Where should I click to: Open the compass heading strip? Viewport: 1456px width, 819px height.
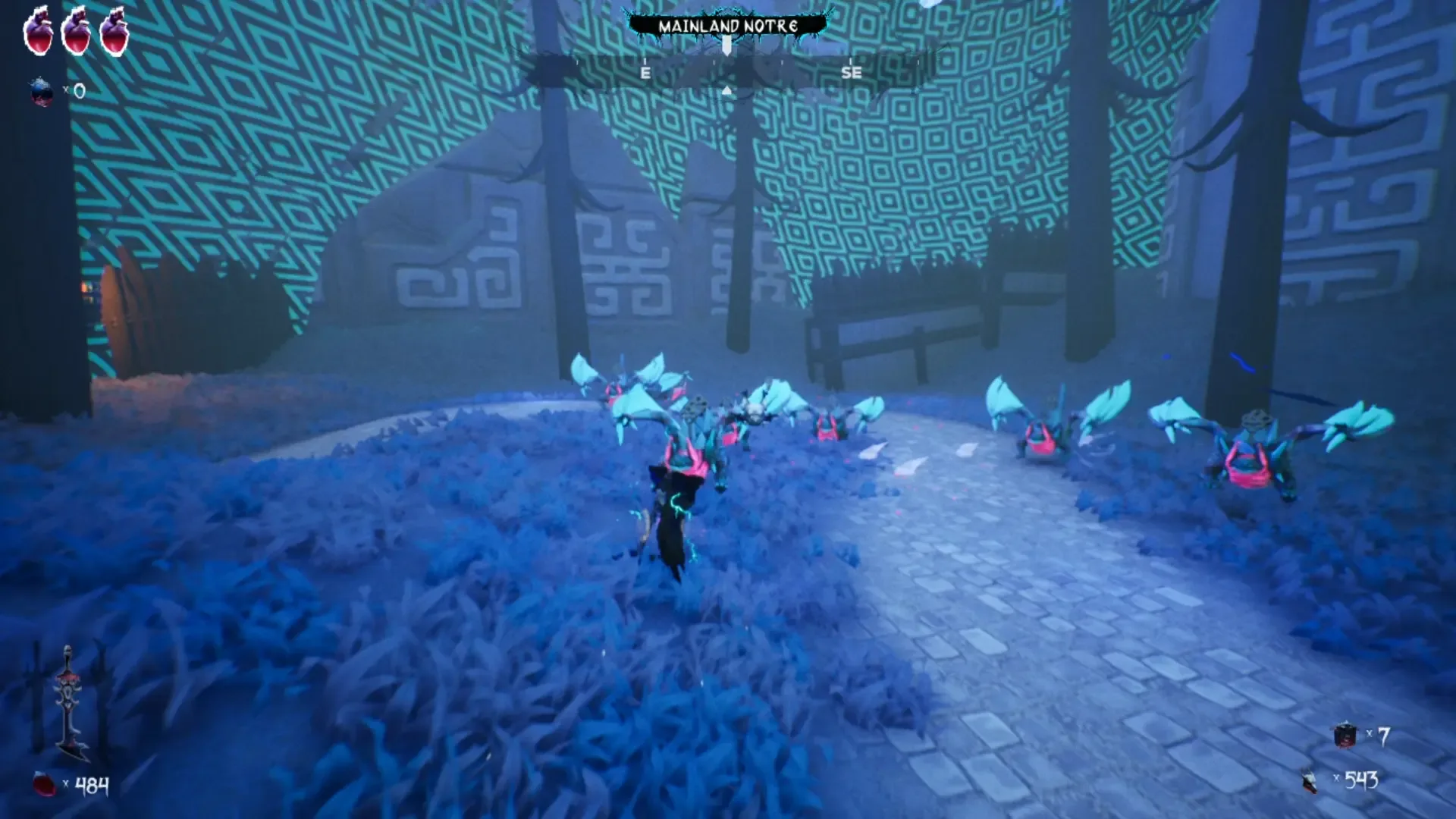(x=727, y=73)
